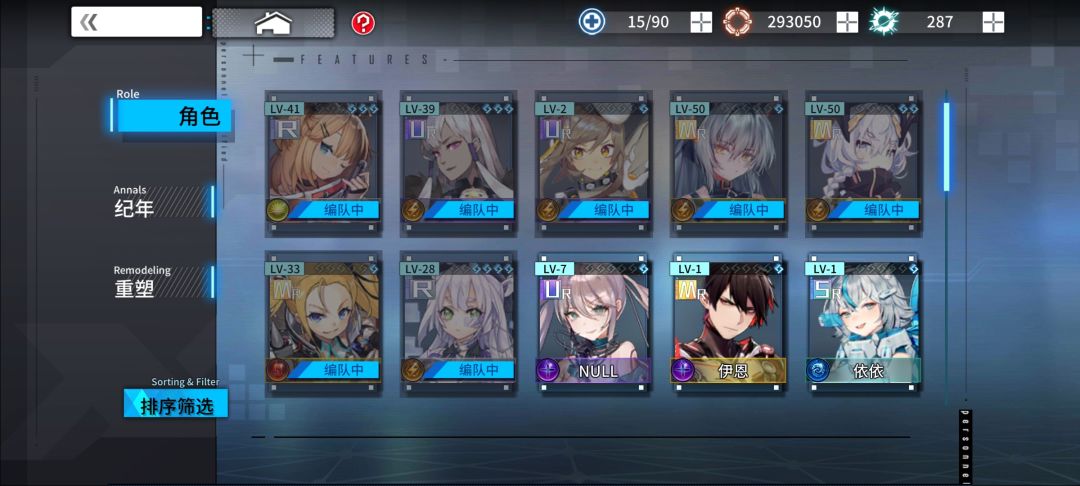The height and width of the screenshot is (486, 1080).
Task: Select the LV-41 orange-haired character card
Action: (x=323, y=160)
